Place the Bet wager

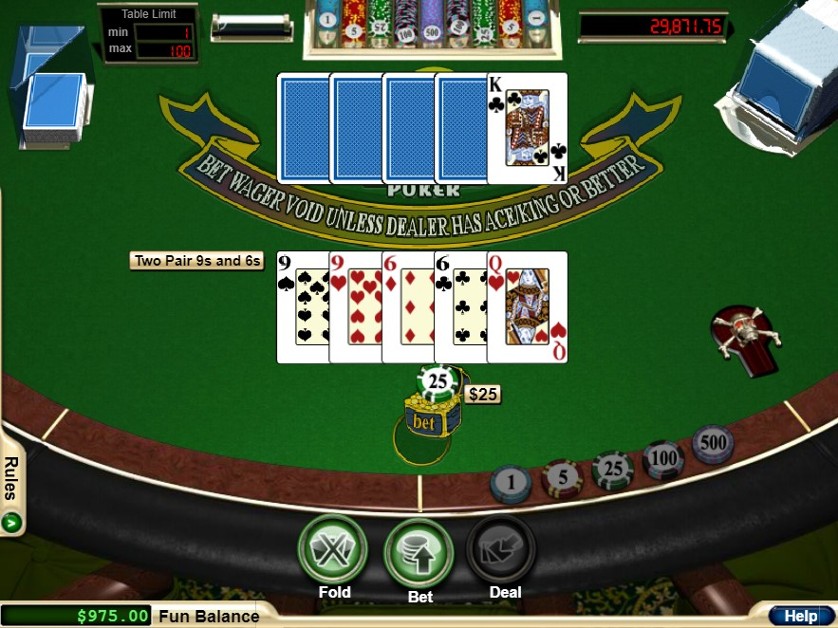pyautogui.click(x=419, y=552)
